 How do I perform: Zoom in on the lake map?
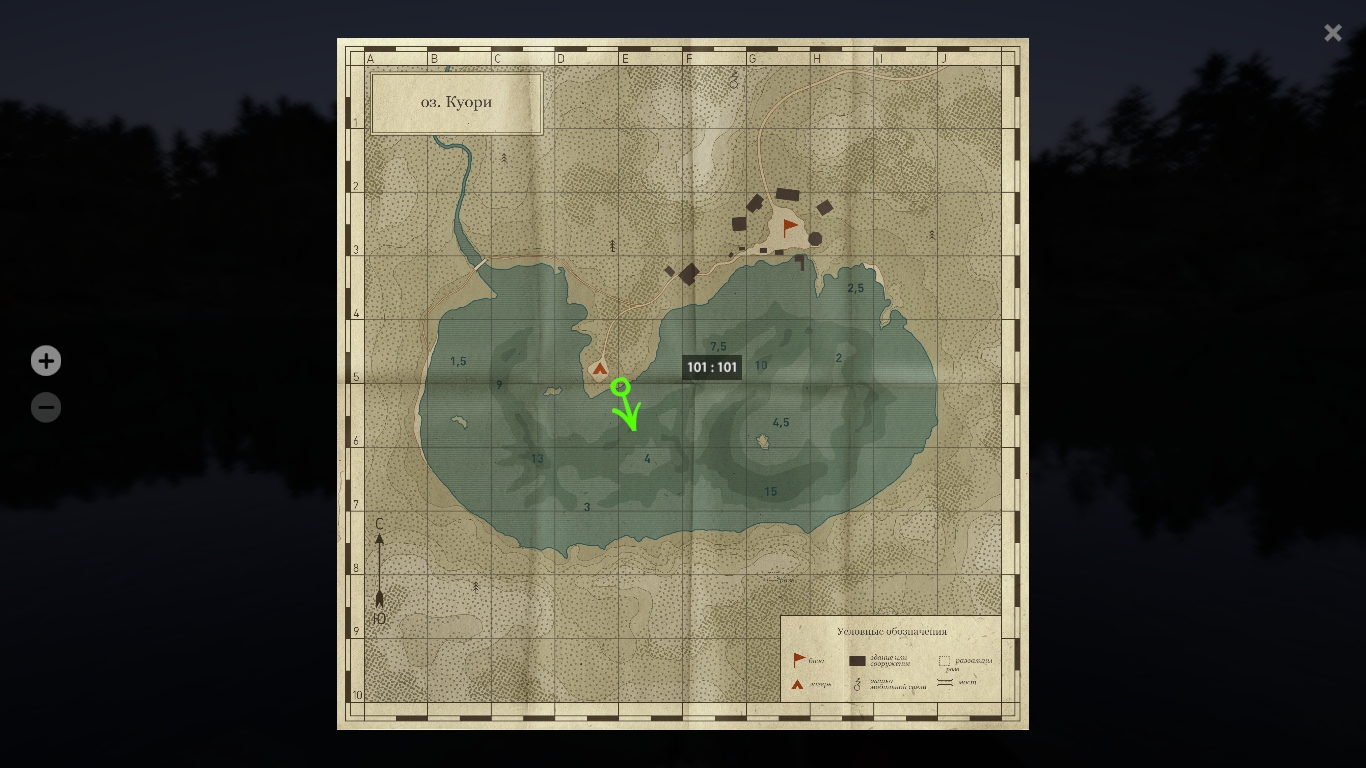(46, 361)
